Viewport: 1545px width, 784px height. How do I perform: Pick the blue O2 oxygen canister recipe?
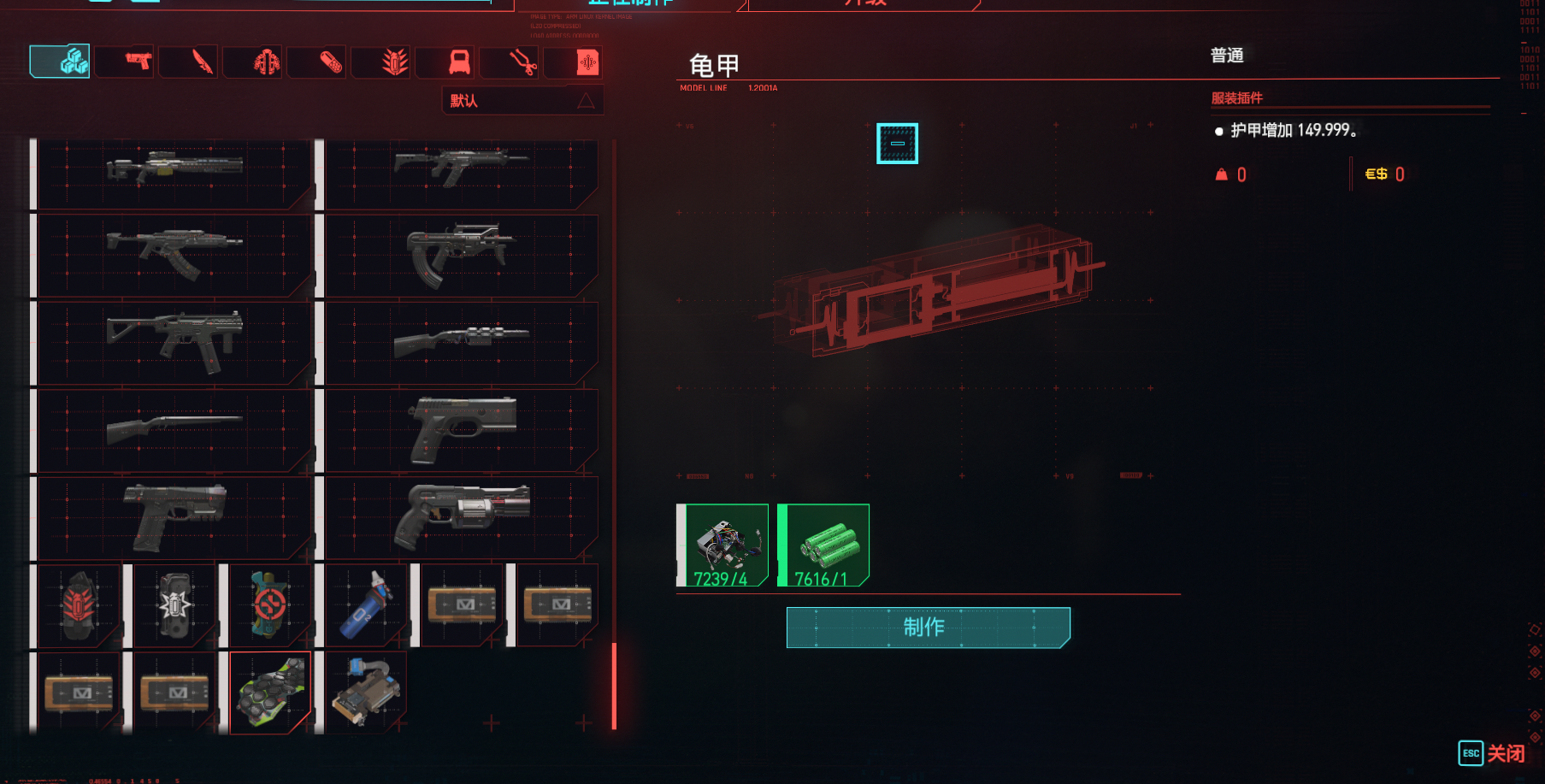[x=366, y=605]
